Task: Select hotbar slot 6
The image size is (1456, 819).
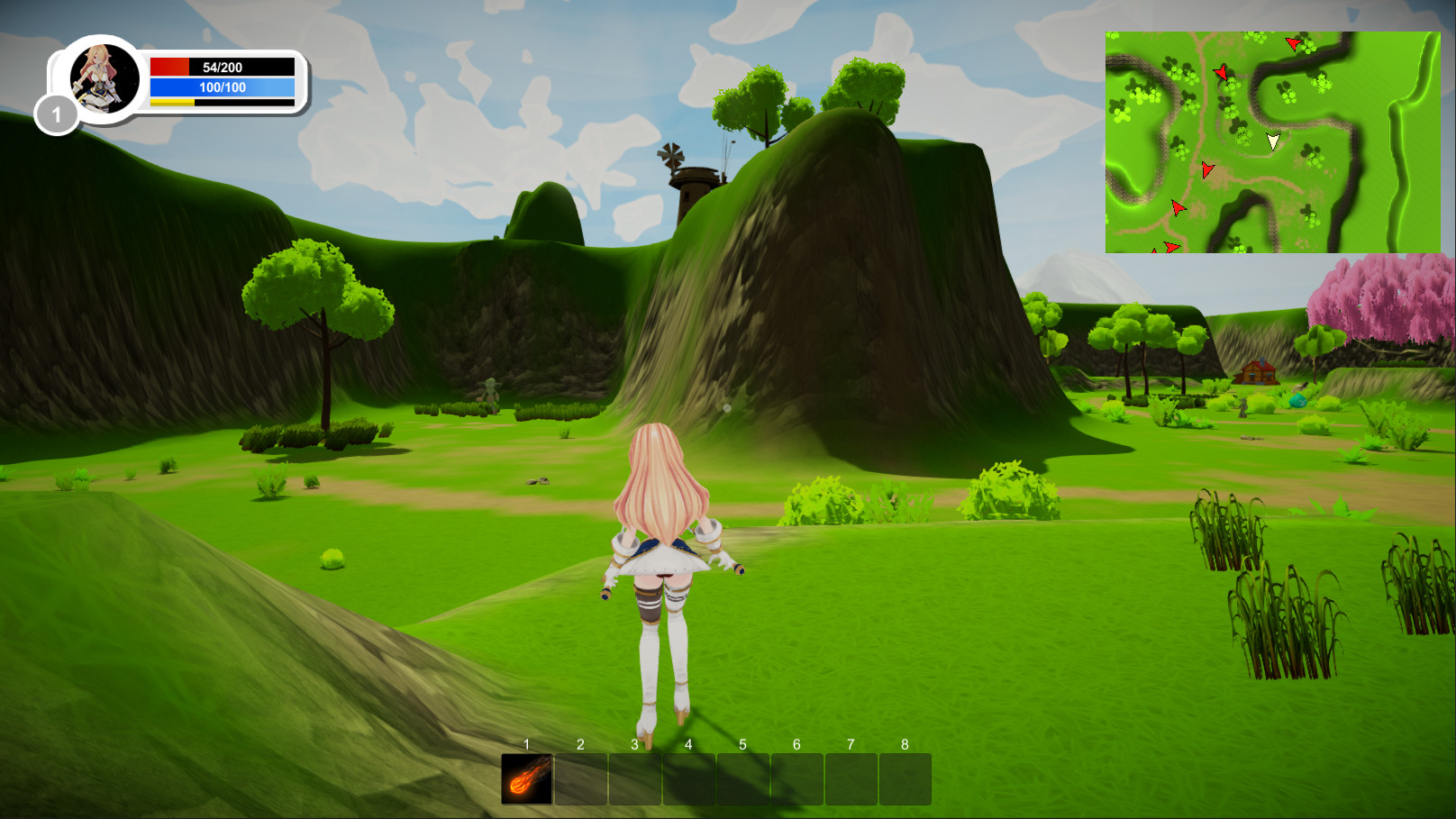Action: [796, 780]
